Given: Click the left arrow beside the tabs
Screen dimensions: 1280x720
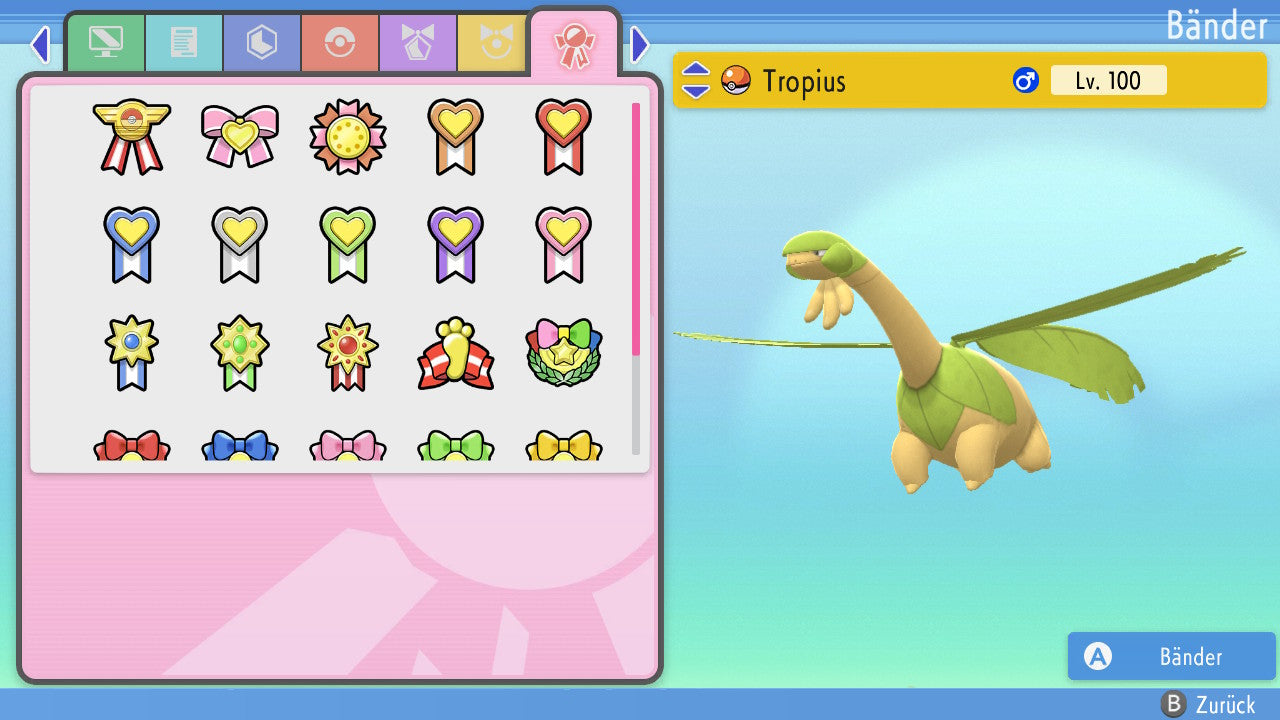Looking at the screenshot, I should pyautogui.click(x=40, y=44).
